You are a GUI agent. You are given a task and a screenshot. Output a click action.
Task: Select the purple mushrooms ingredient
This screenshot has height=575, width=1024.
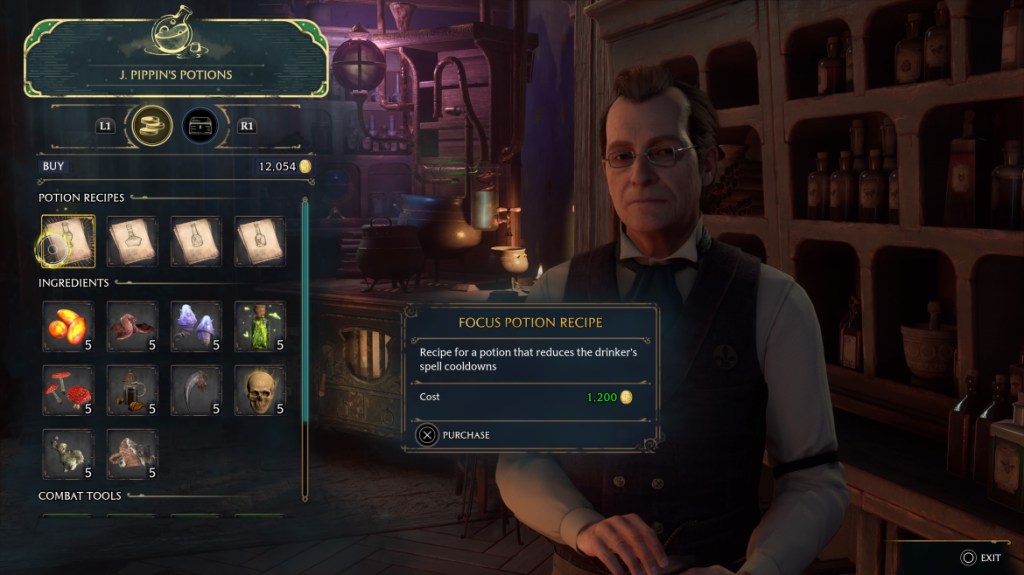[x=196, y=326]
